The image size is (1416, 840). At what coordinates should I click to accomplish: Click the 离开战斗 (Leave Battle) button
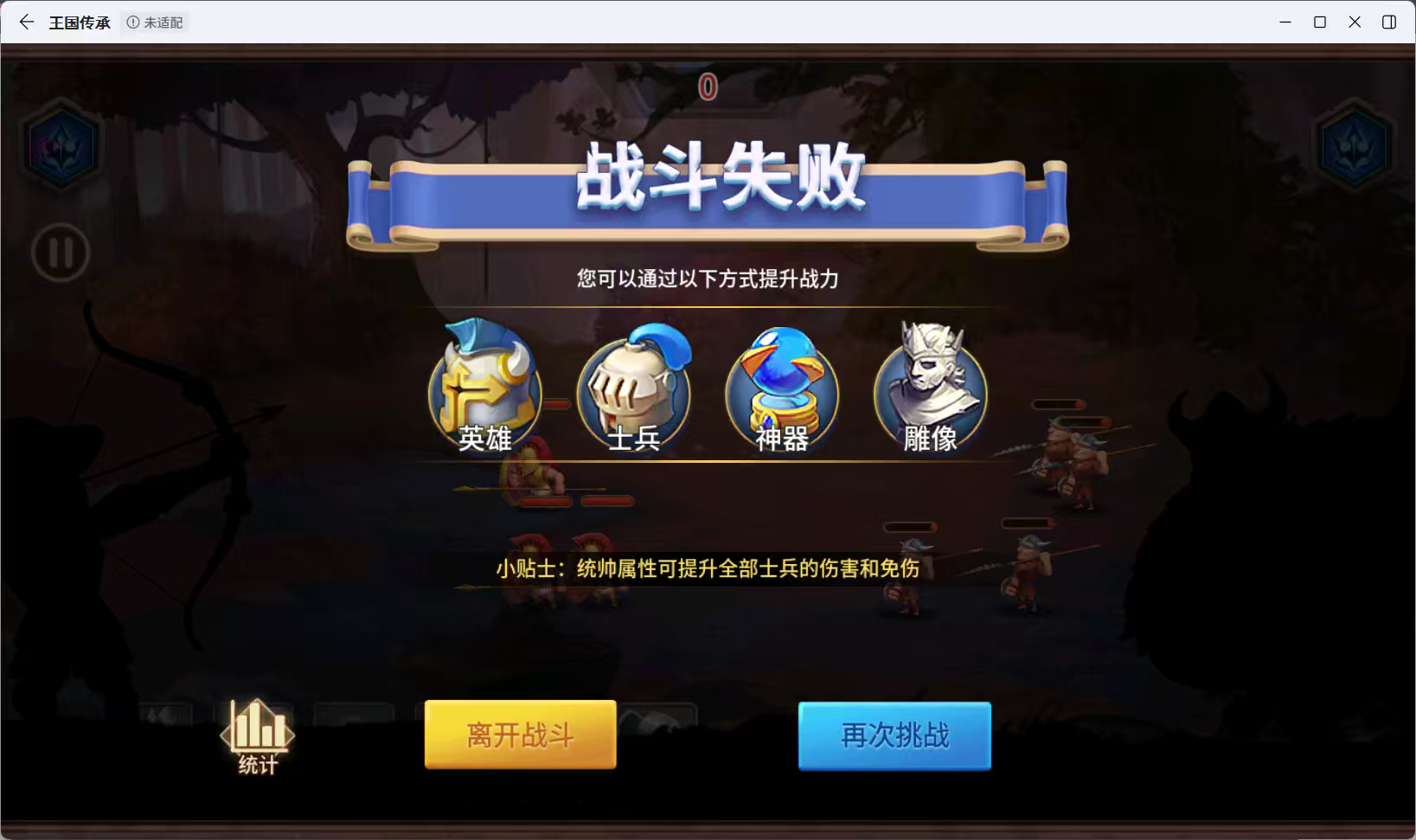pyautogui.click(x=519, y=734)
